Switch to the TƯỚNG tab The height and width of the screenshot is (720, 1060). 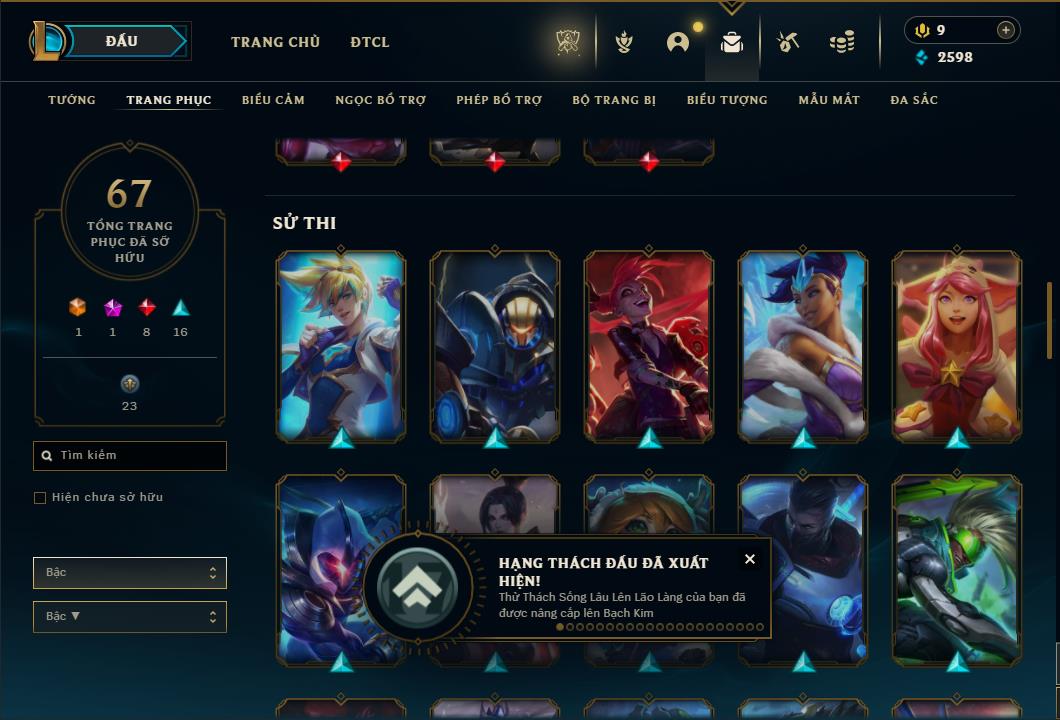pyautogui.click(x=72, y=100)
